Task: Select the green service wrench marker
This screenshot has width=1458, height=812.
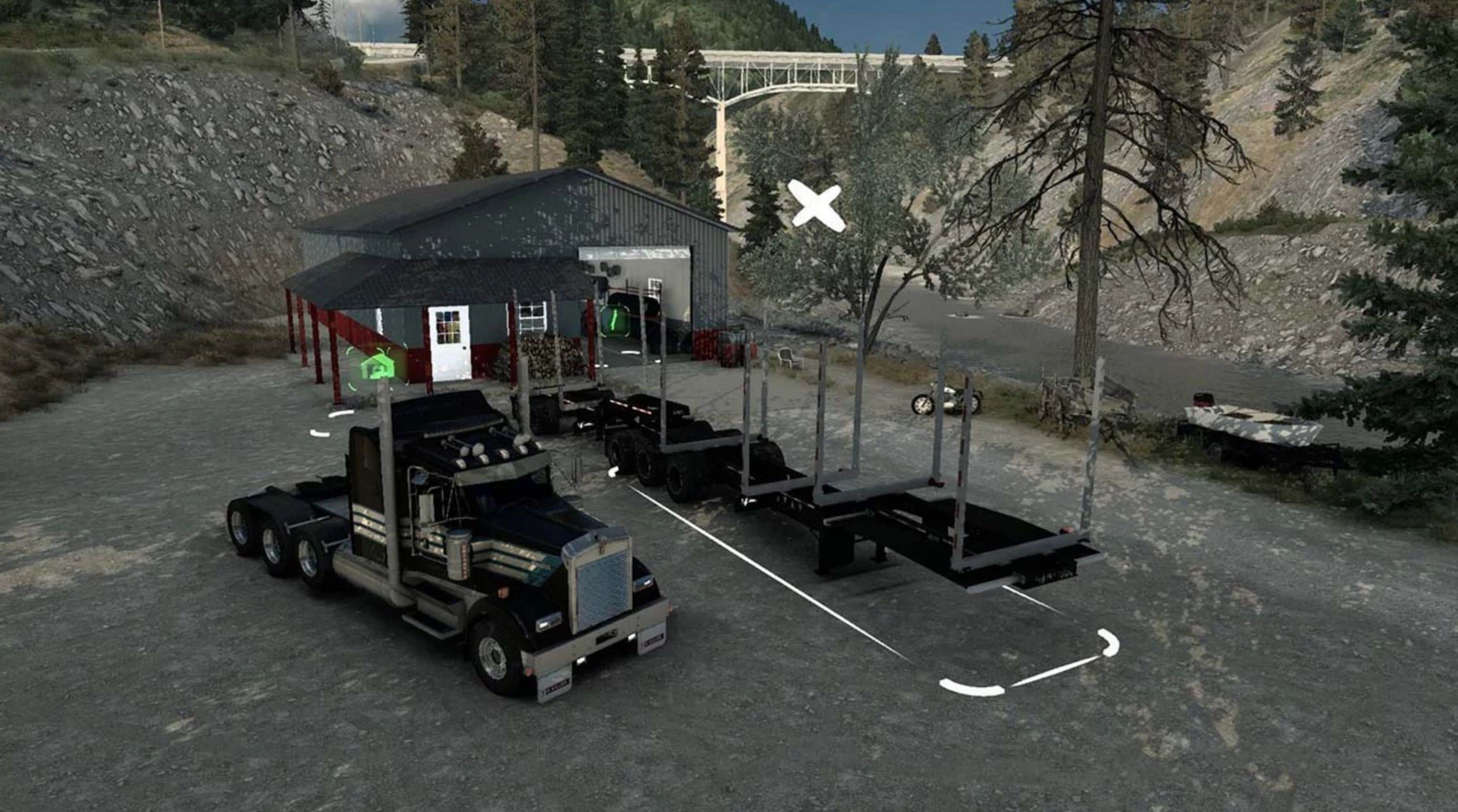Action: pos(613,321)
